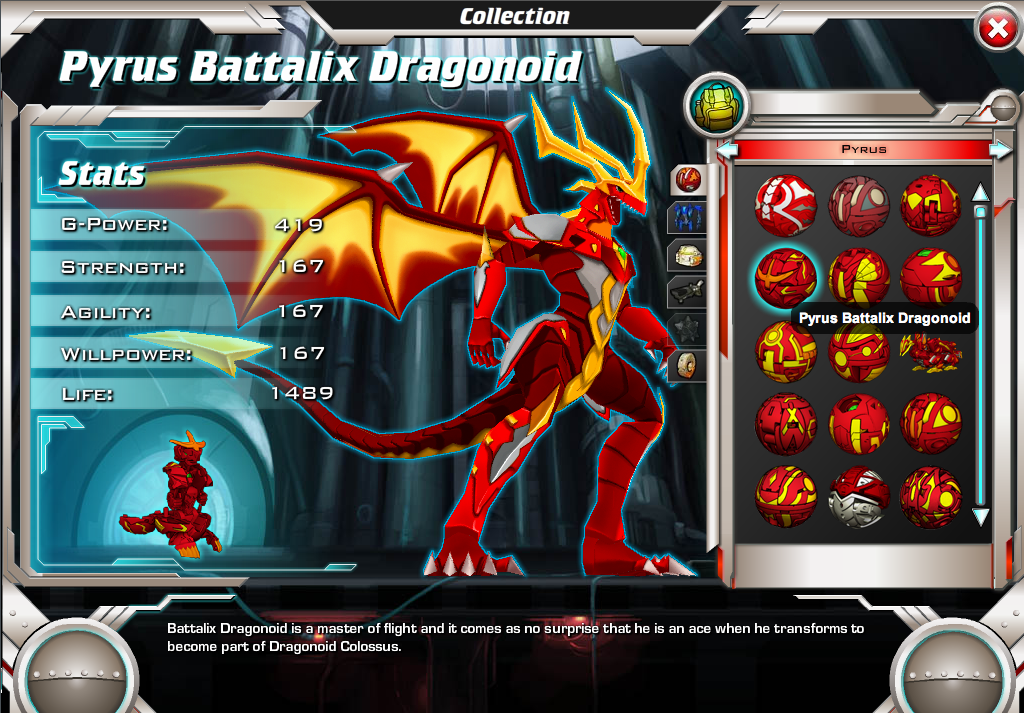Select the dull maroon Bakugan ball
The width and height of the screenshot is (1024, 713).
tap(859, 206)
